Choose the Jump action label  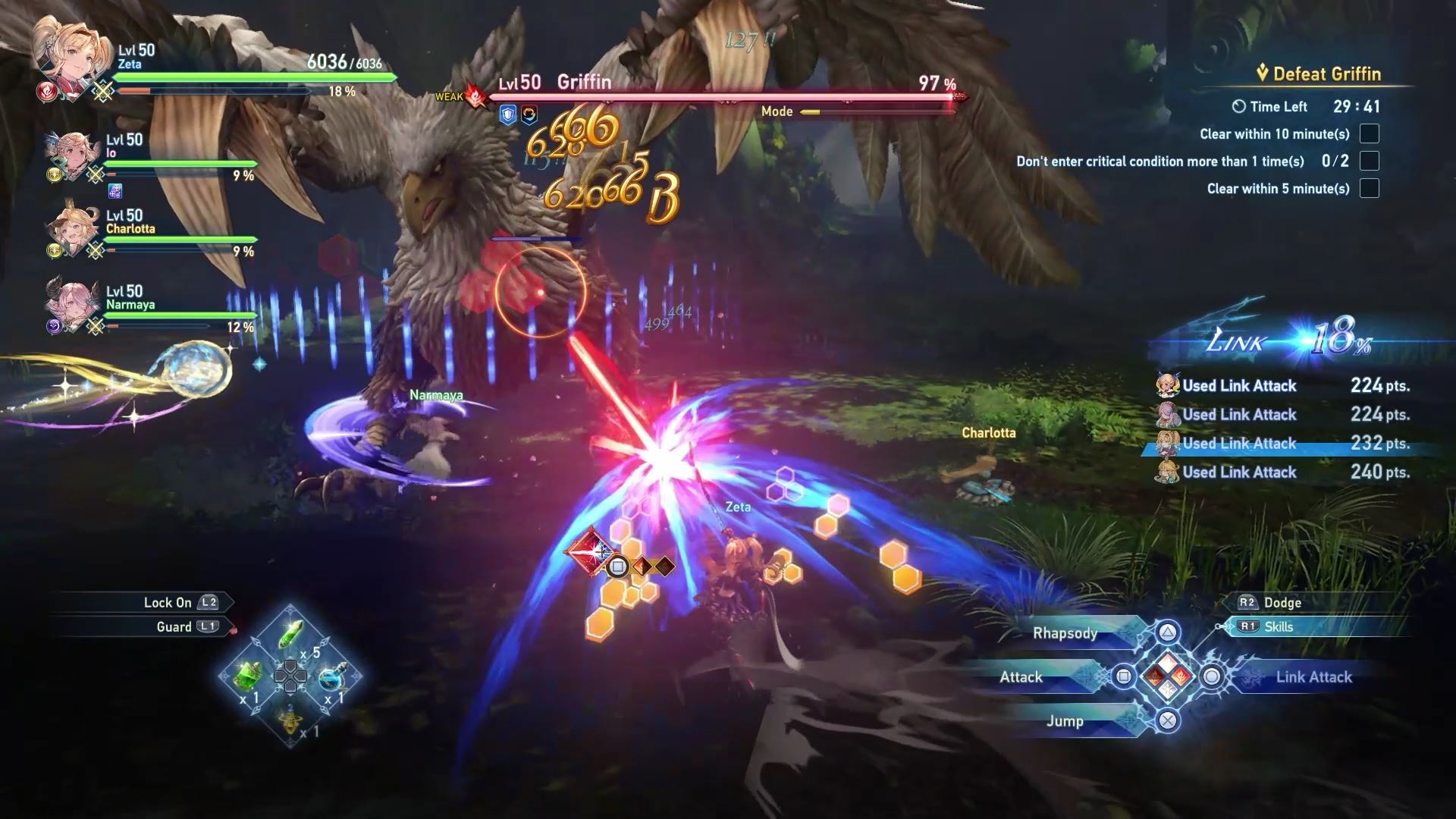[1065, 721]
